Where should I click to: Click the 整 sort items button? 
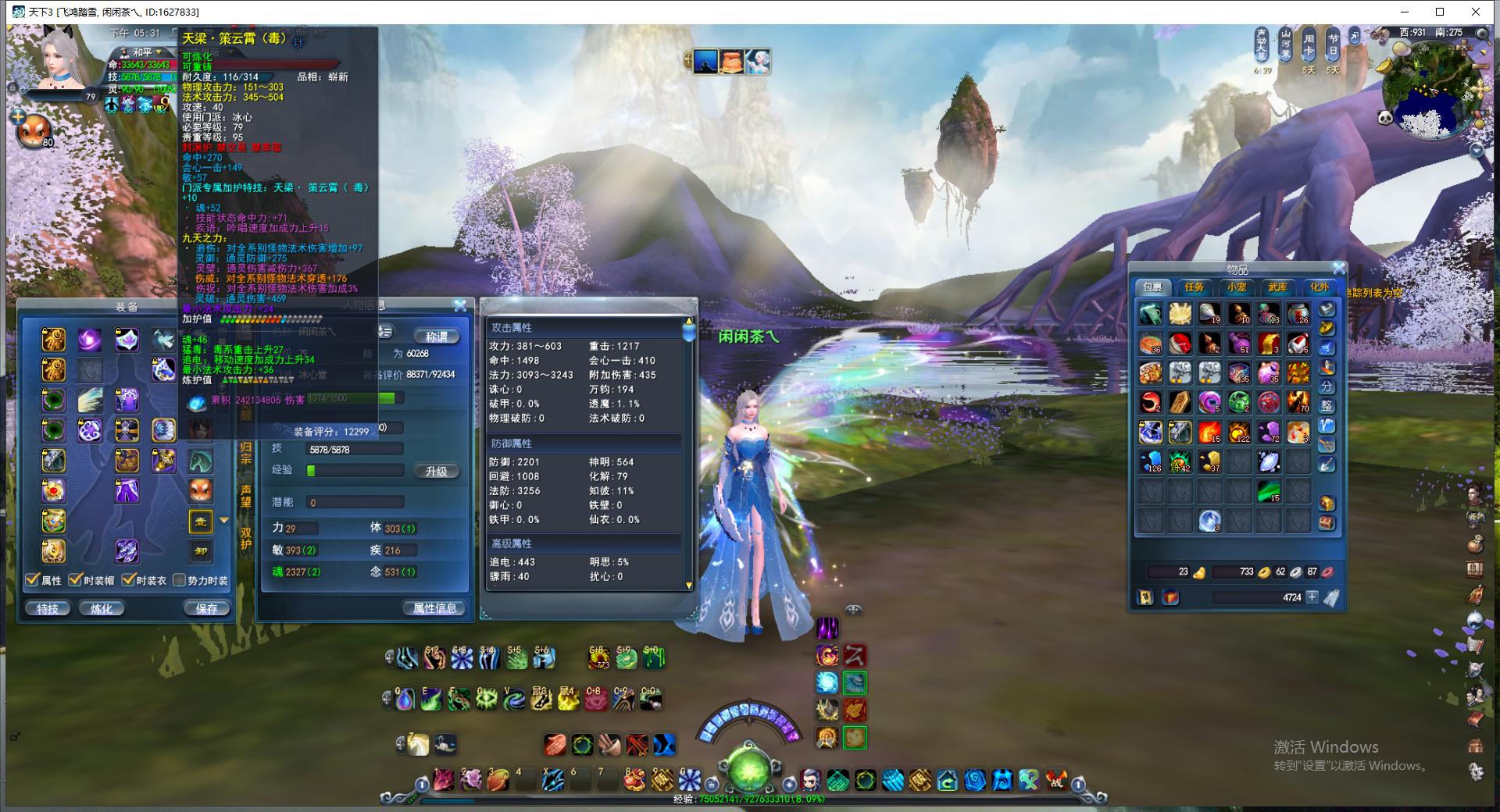click(1327, 406)
